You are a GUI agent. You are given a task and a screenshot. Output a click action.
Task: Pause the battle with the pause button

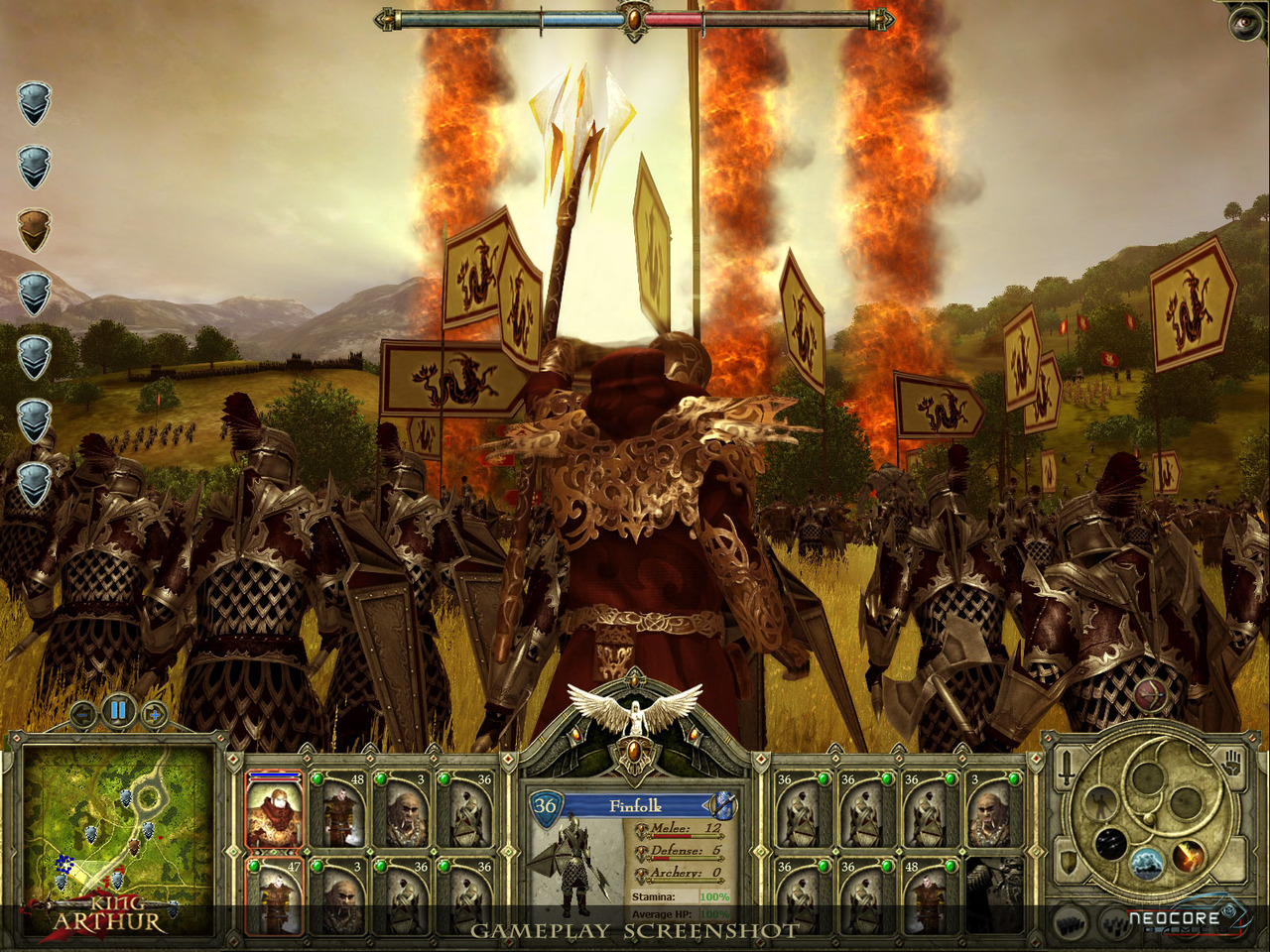[118, 710]
